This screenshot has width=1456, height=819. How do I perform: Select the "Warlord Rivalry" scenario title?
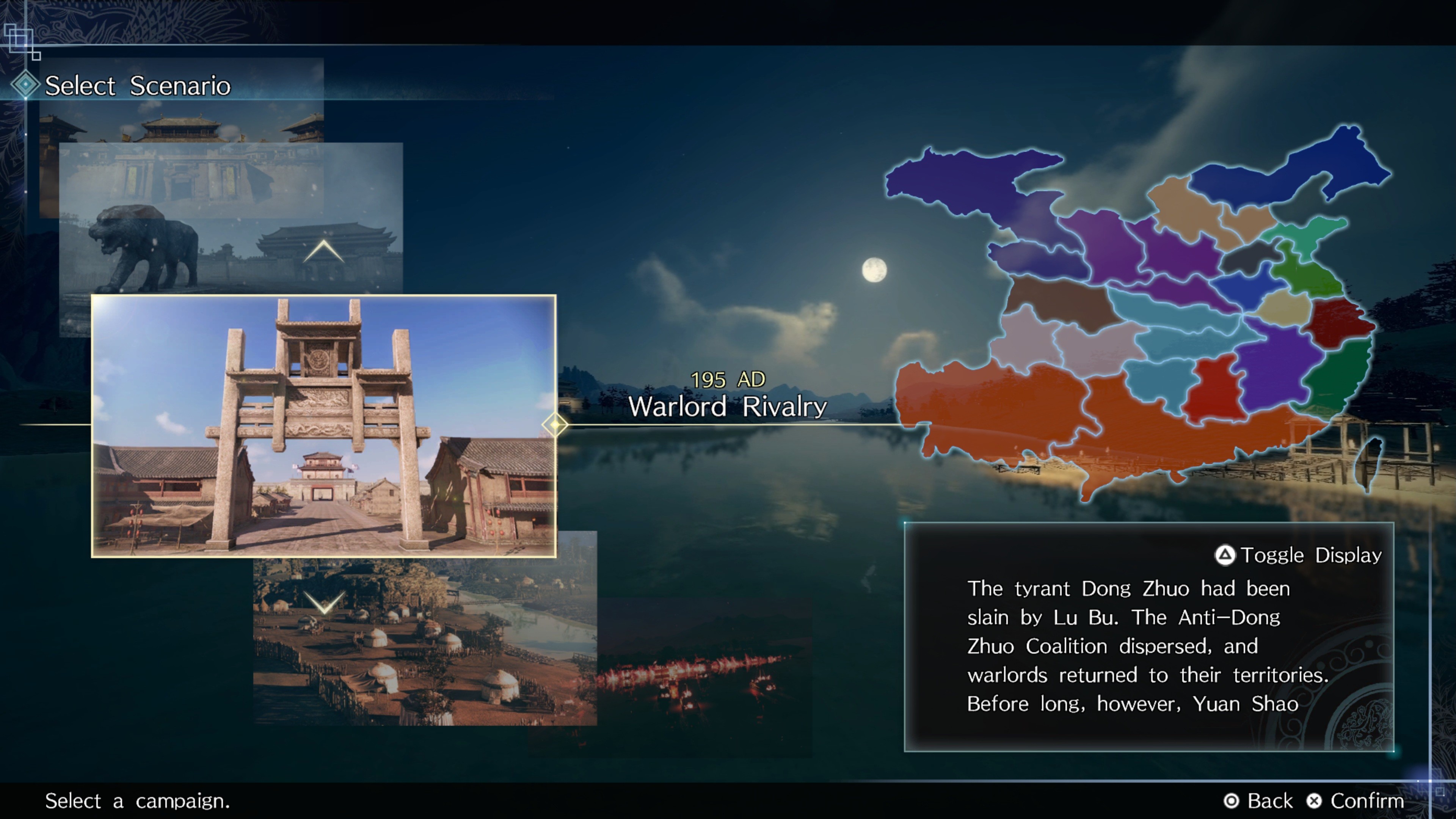[730, 406]
